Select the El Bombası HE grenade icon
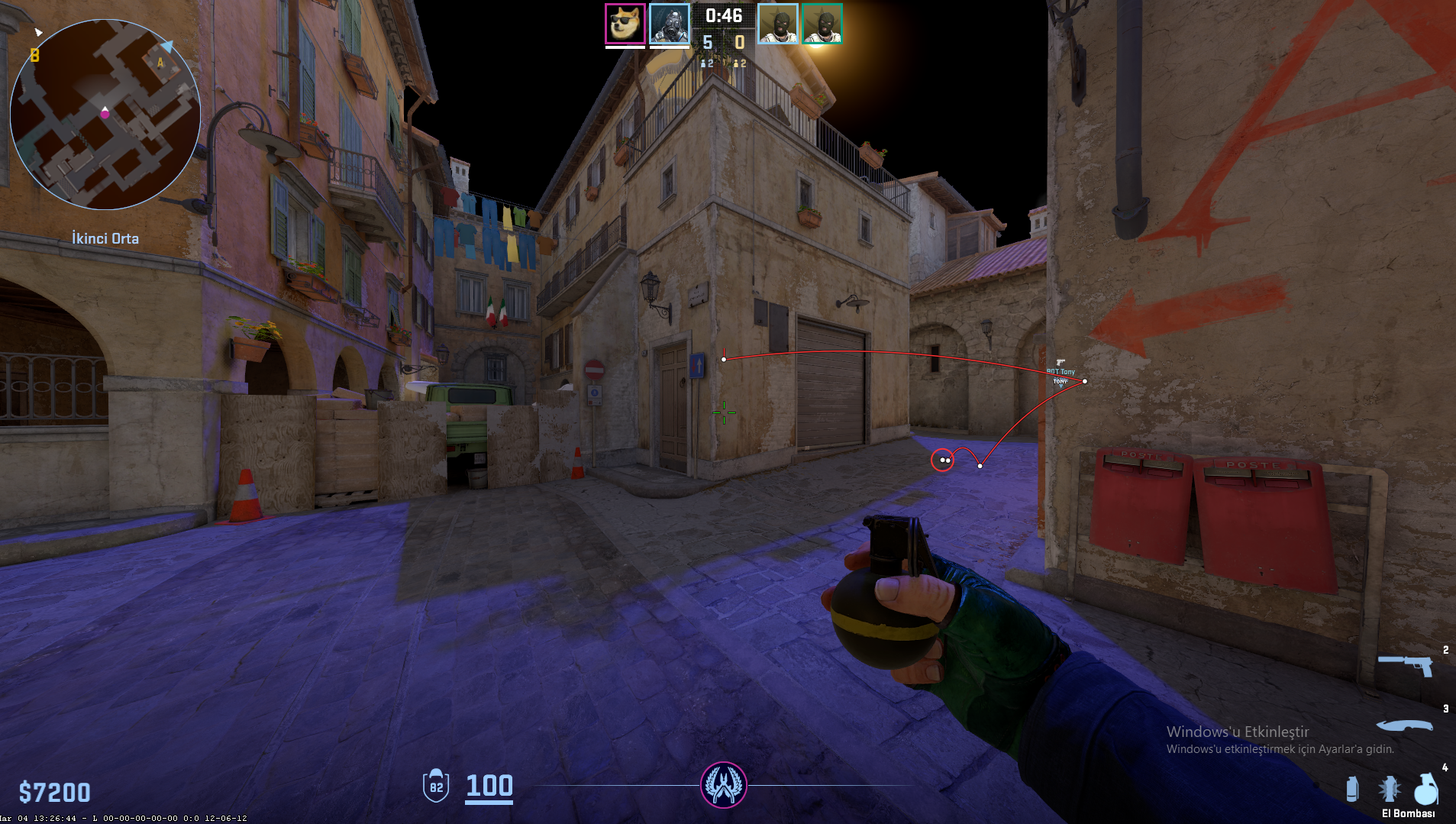1456x824 pixels. pyautogui.click(x=1425, y=790)
